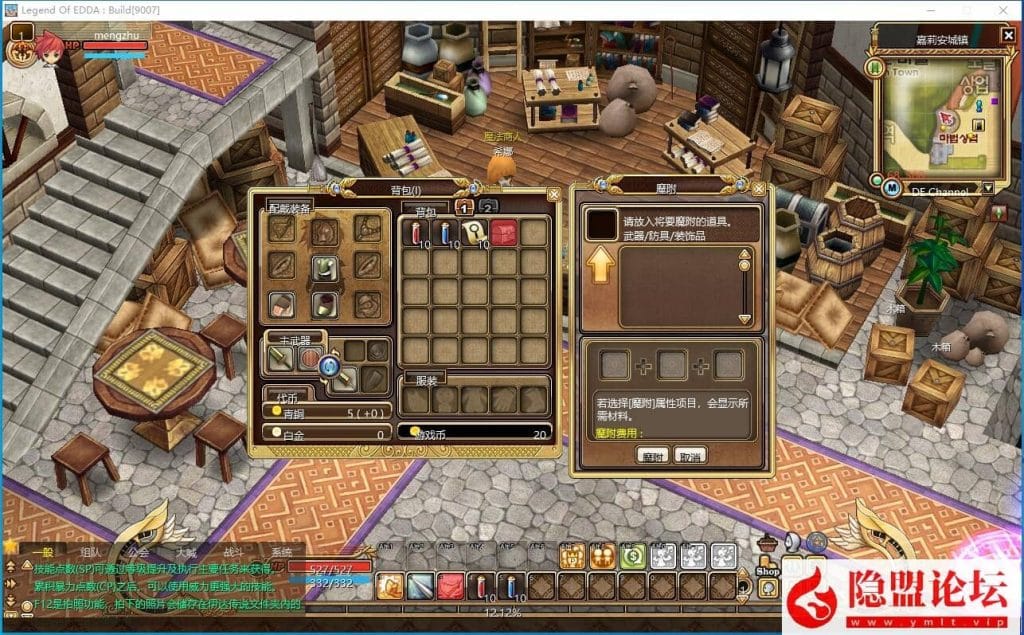Pick the scroll item in the backpack
Viewport: 1024px width, 635px height.
475,233
